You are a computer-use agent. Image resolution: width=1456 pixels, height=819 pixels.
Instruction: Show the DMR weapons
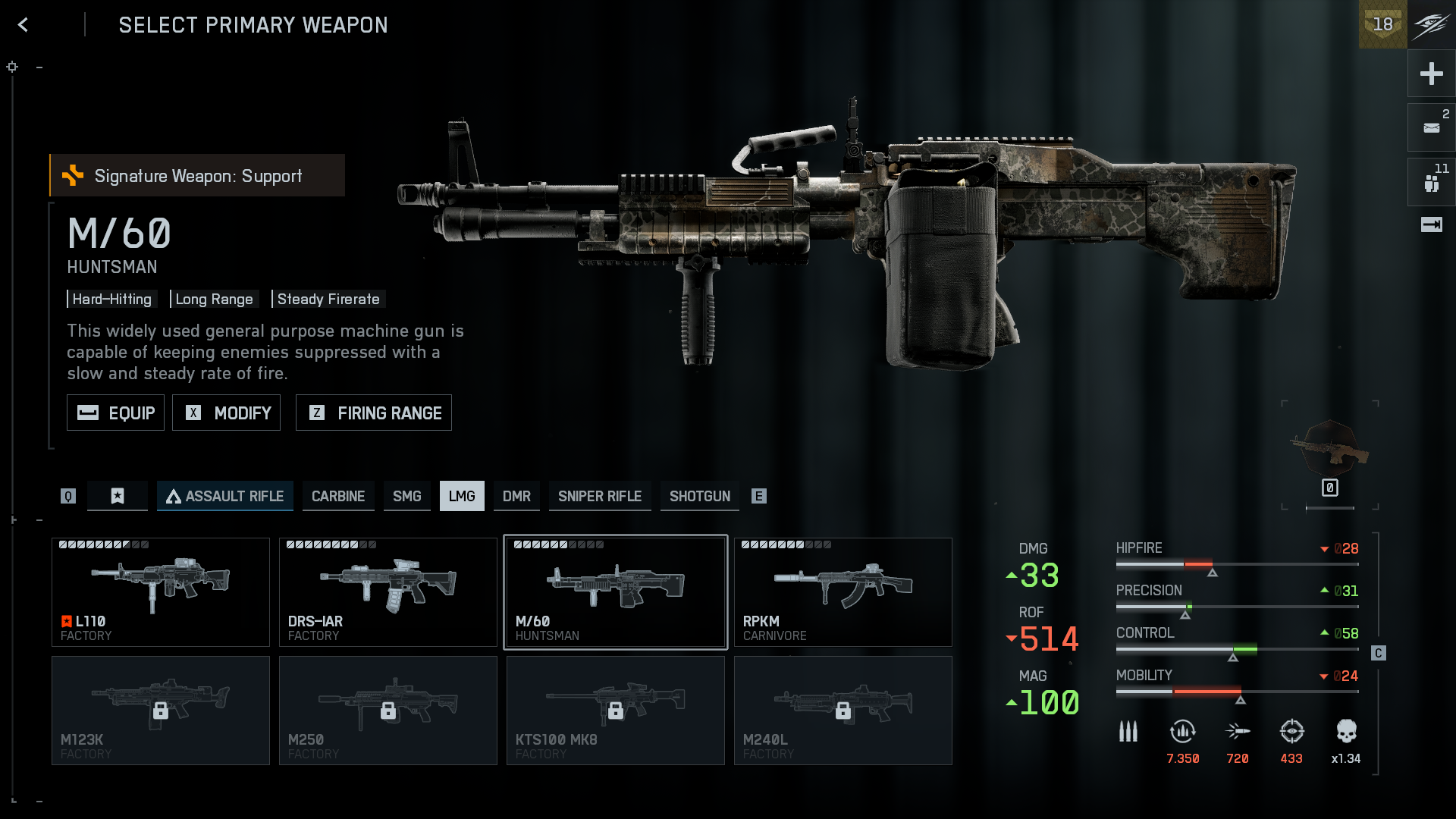tap(516, 496)
